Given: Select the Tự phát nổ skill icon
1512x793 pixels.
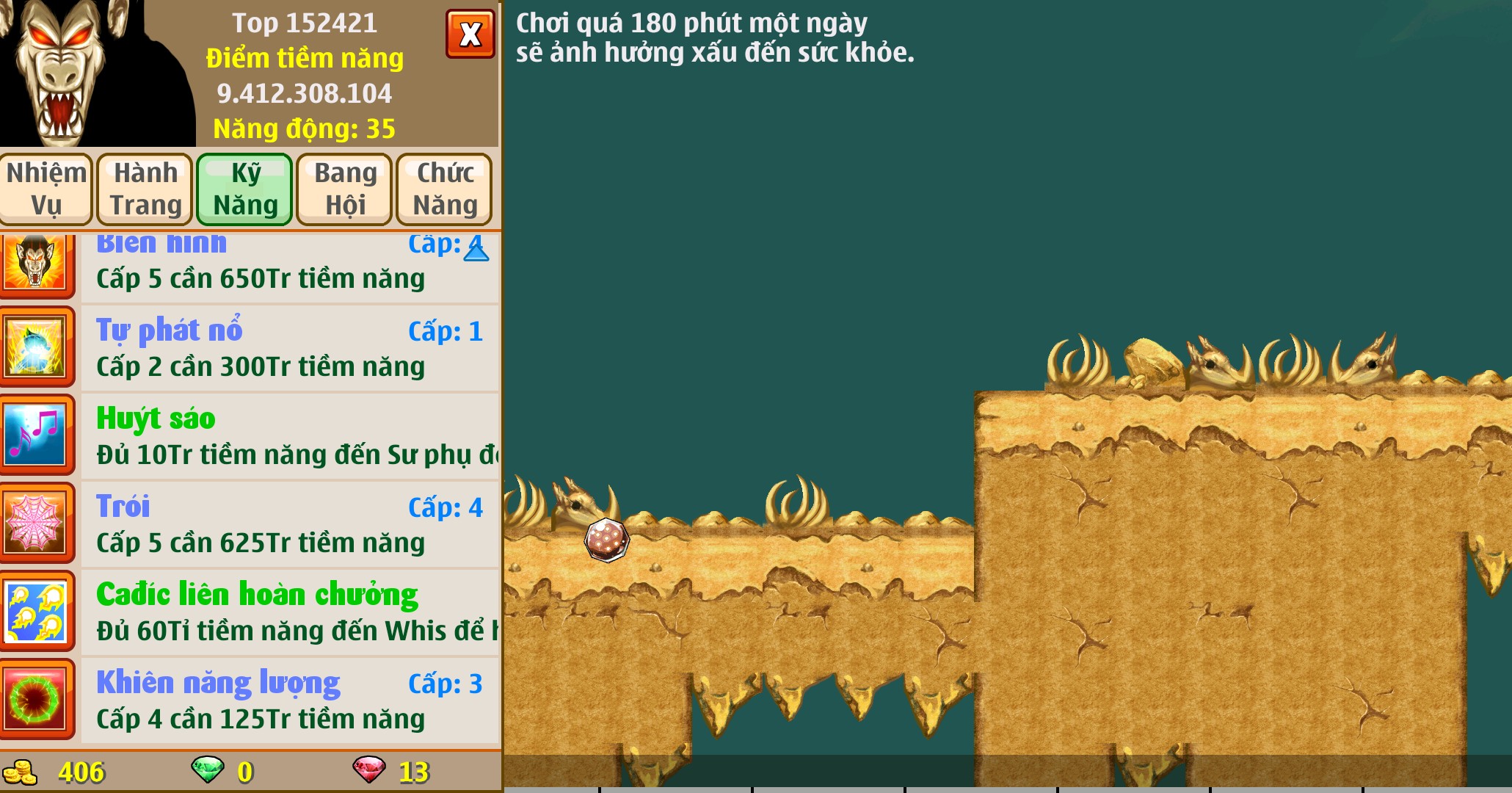Looking at the screenshot, I should [x=38, y=347].
